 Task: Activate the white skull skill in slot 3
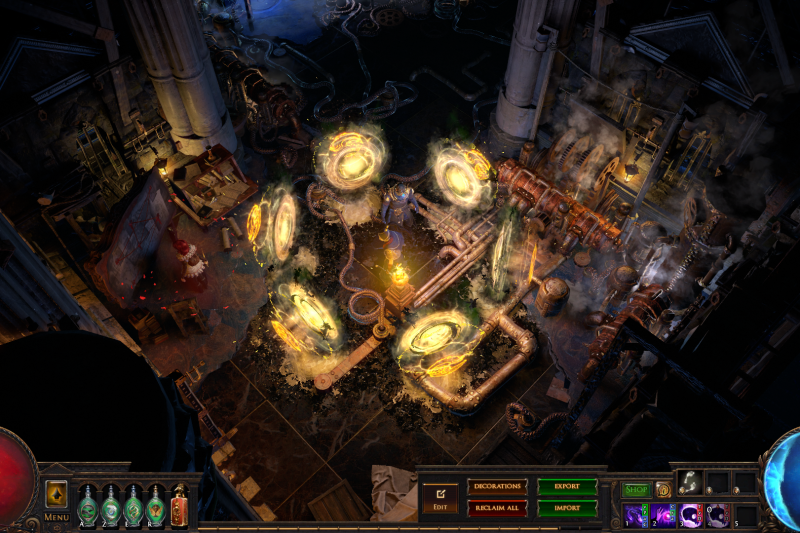point(690,515)
